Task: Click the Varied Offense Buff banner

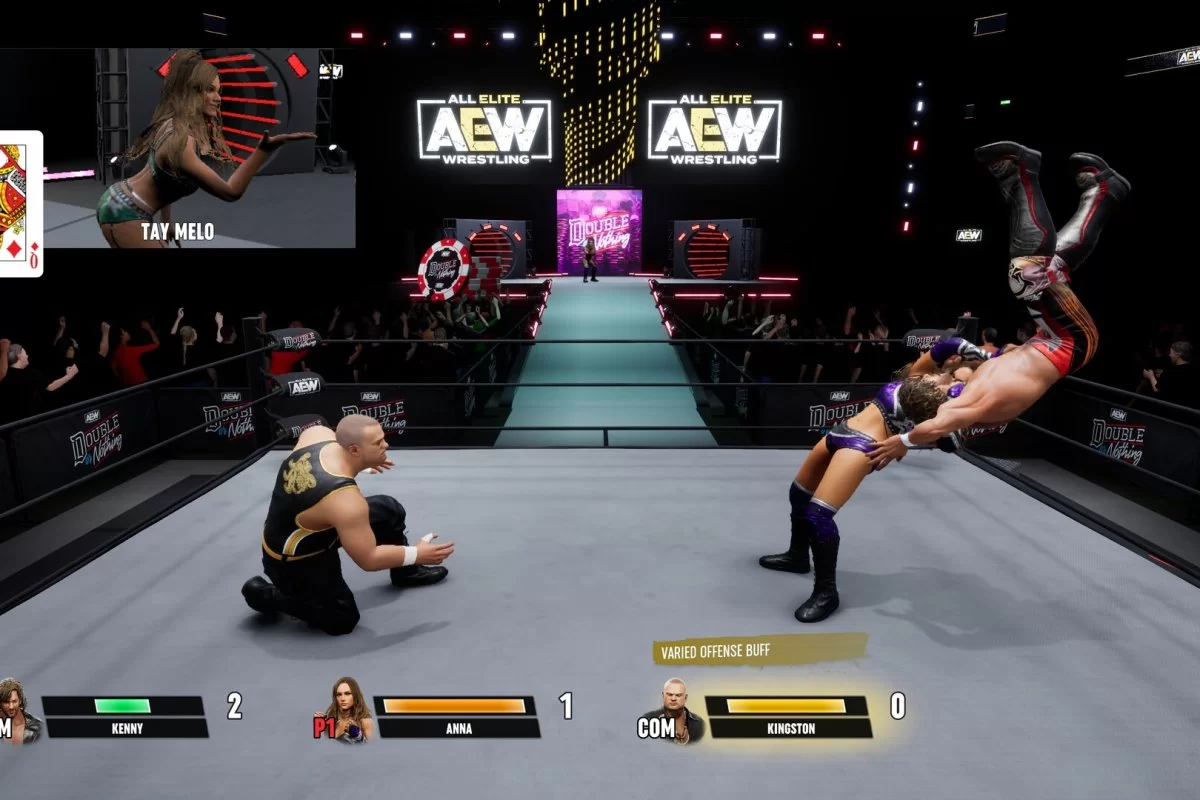Action: (x=757, y=651)
